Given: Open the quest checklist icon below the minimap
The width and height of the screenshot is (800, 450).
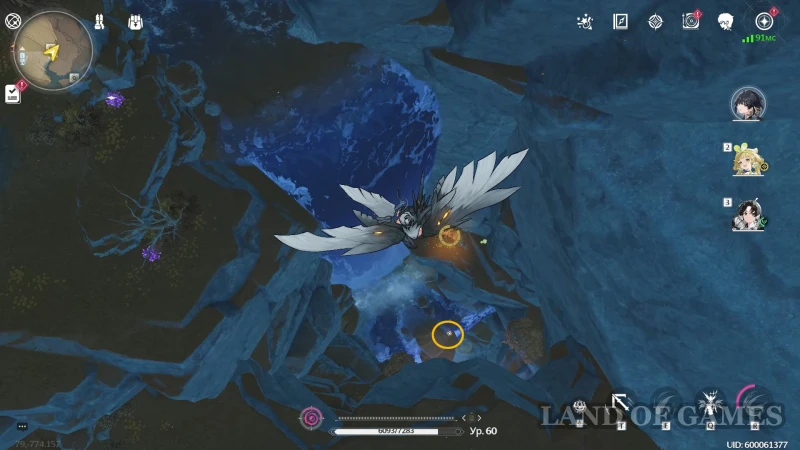Looking at the screenshot, I should click(x=12, y=93).
